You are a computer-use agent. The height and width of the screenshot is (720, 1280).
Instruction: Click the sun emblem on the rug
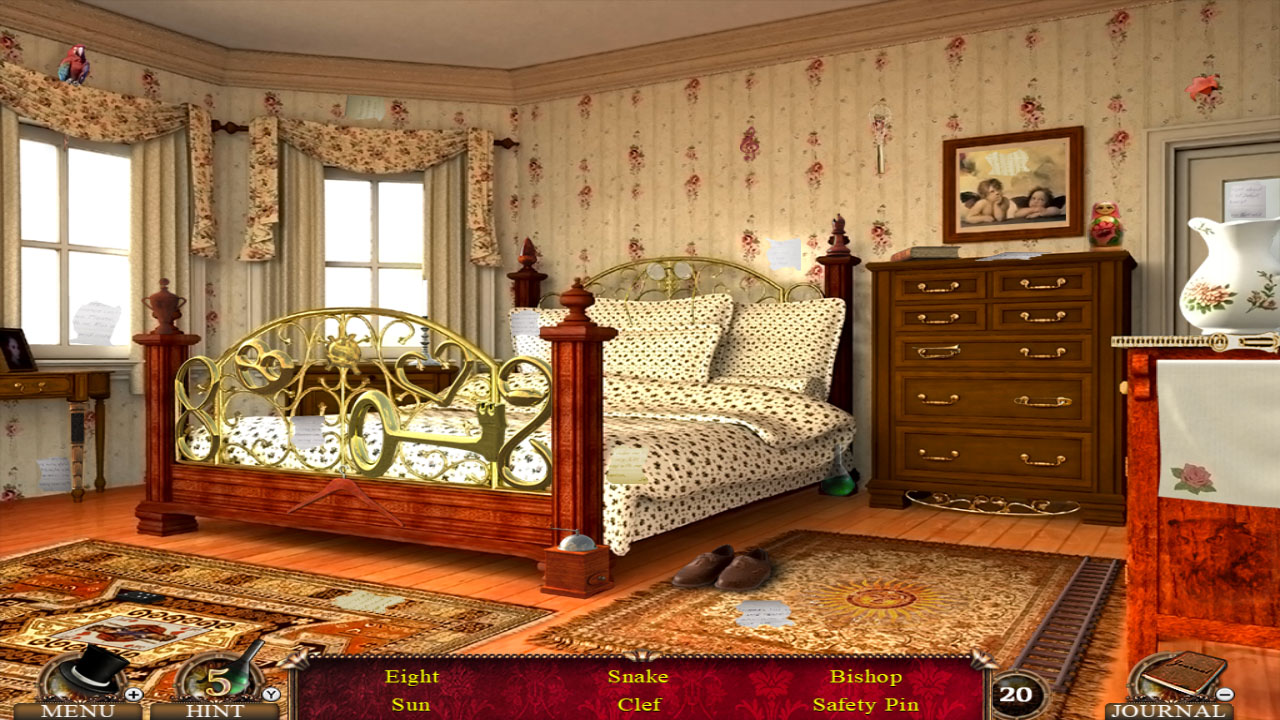click(x=880, y=600)
